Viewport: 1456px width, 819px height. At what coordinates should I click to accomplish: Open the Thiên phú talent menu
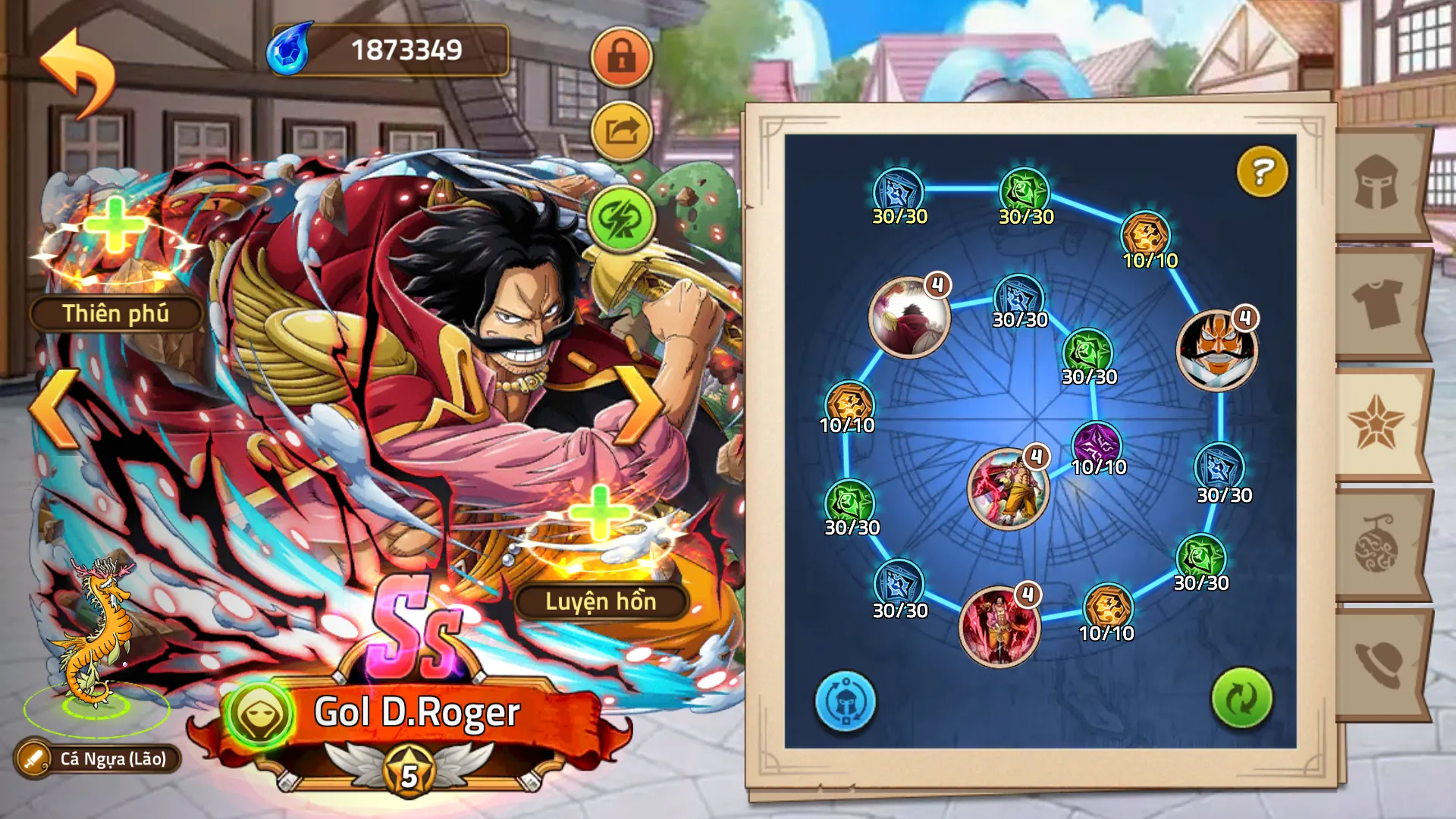[x=115, y=313]
